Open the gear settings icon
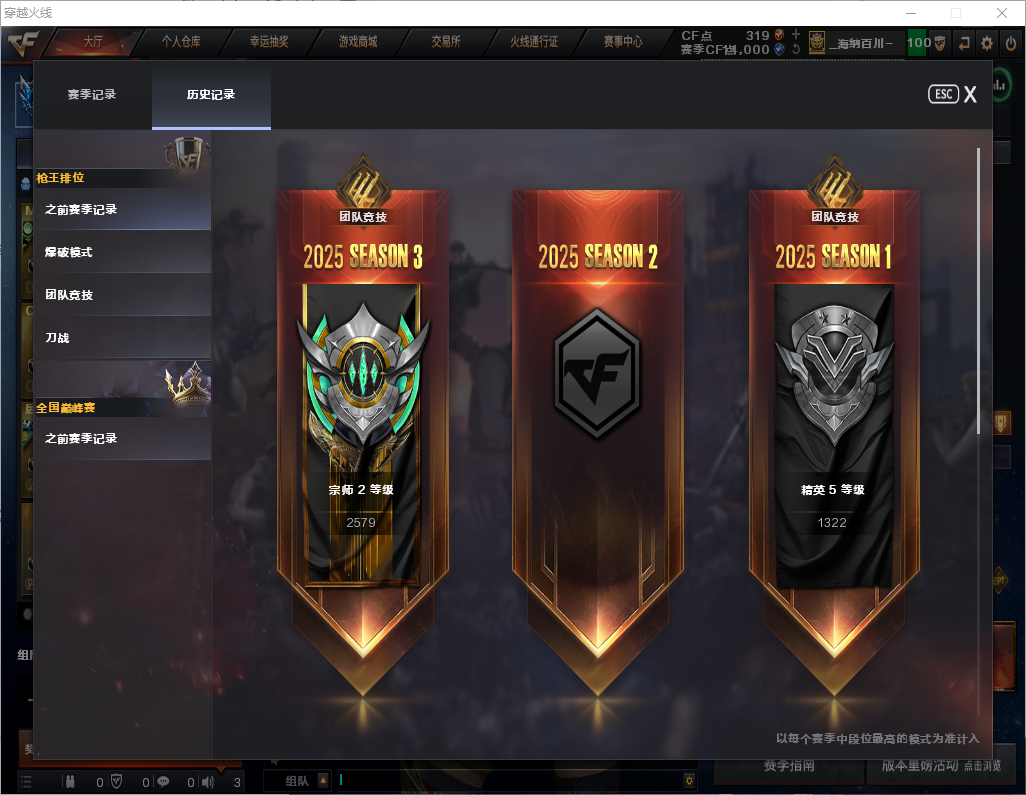Screen dimensions: 1026x795 (987, 43)
